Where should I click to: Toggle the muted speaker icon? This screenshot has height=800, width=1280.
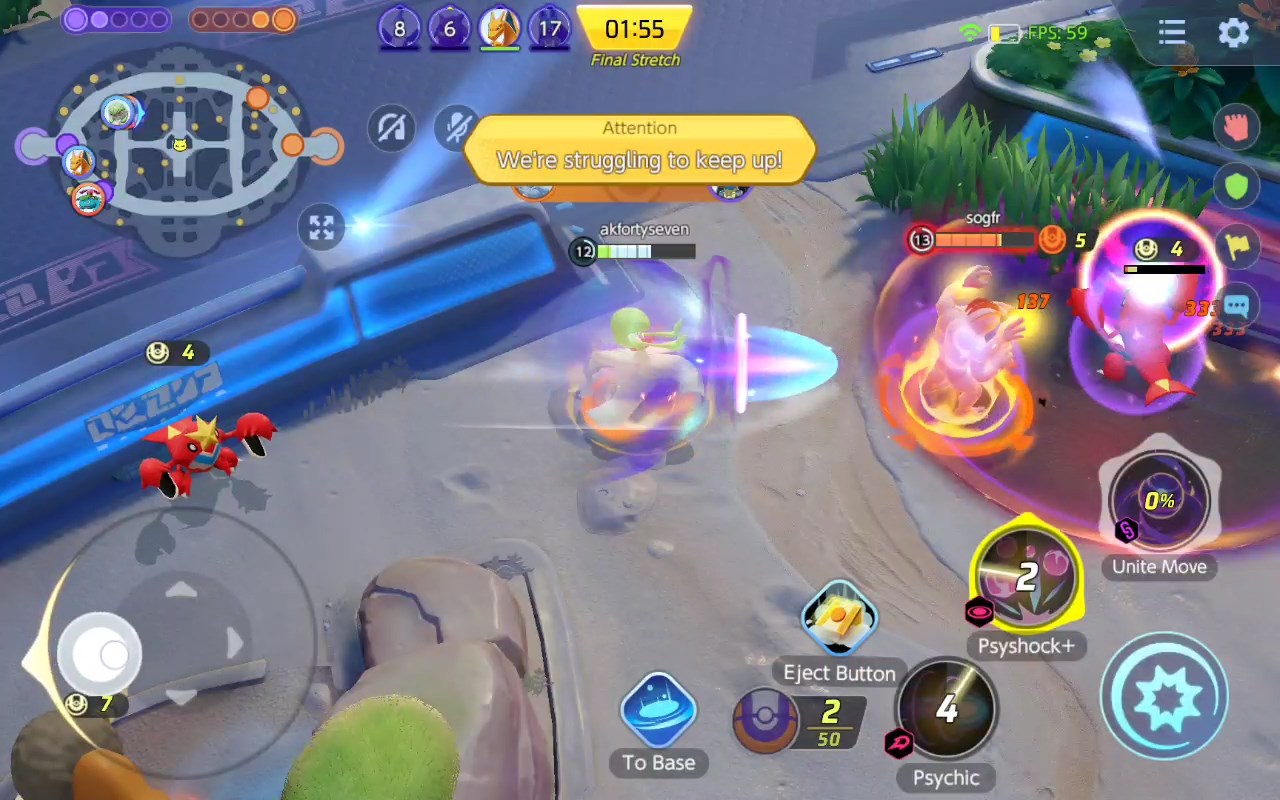pyautogui.click(x=391, y=129)
